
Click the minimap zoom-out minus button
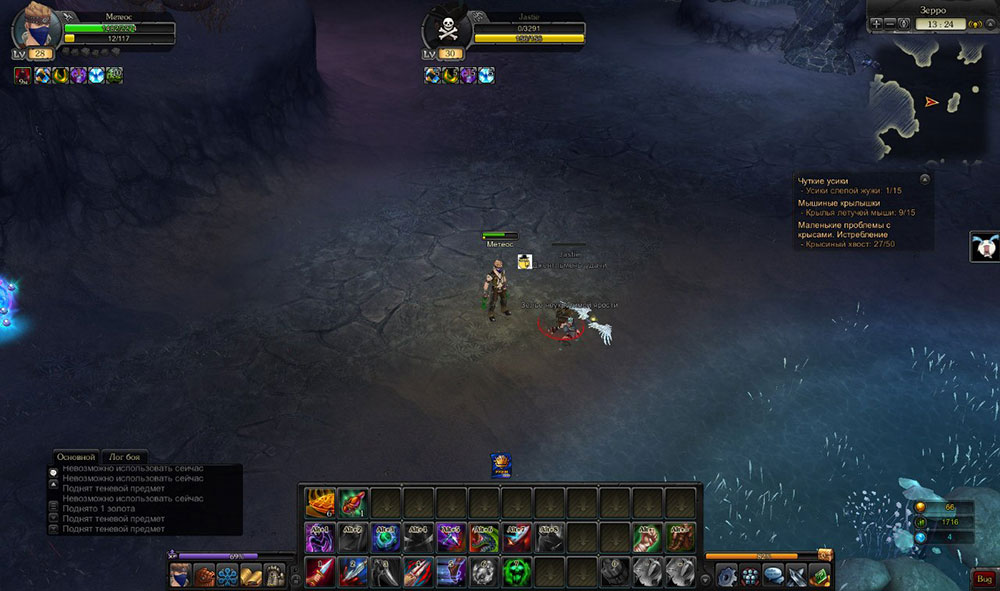[889, 24]
